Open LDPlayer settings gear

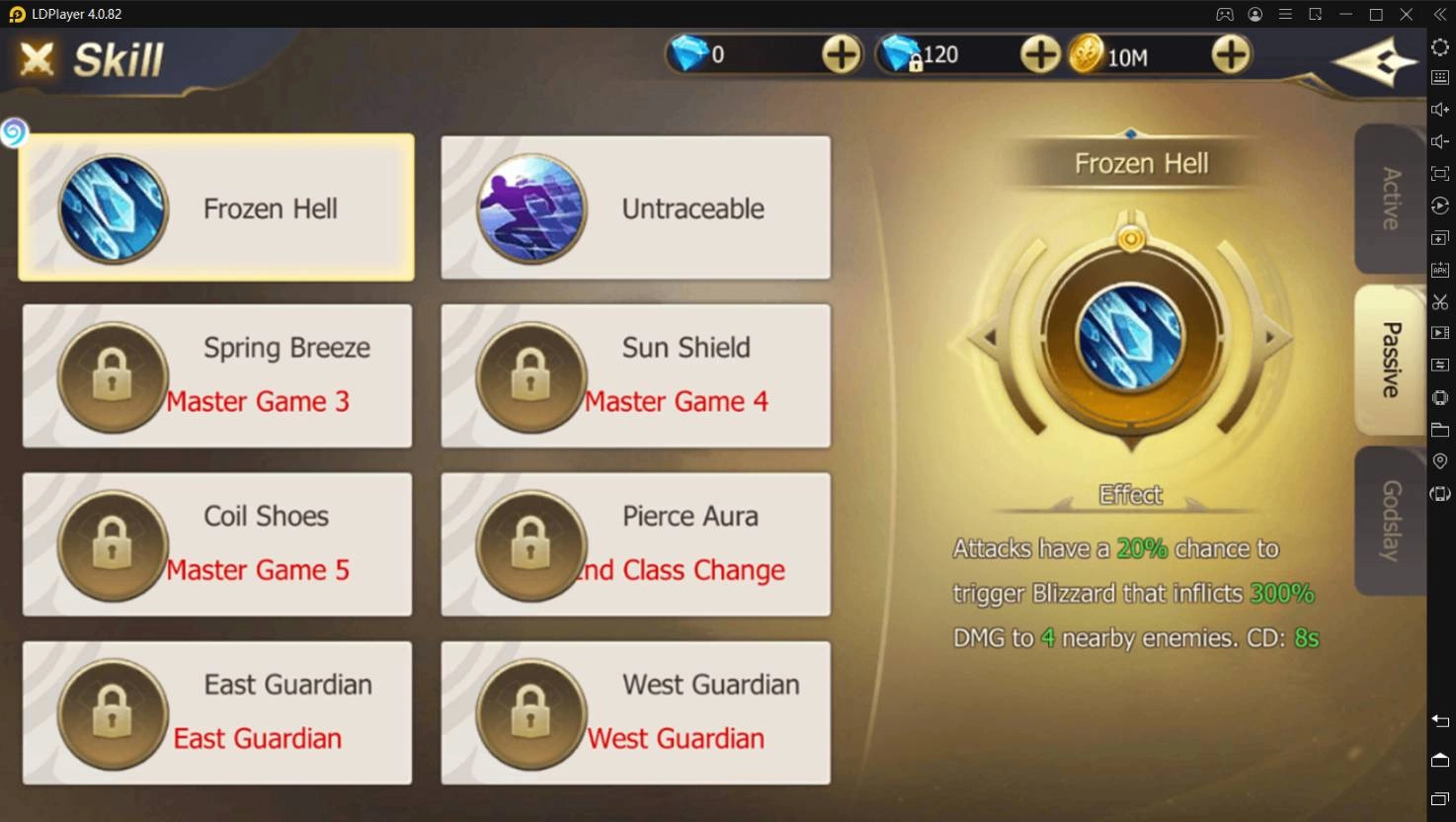click(x=1439, y=46)
